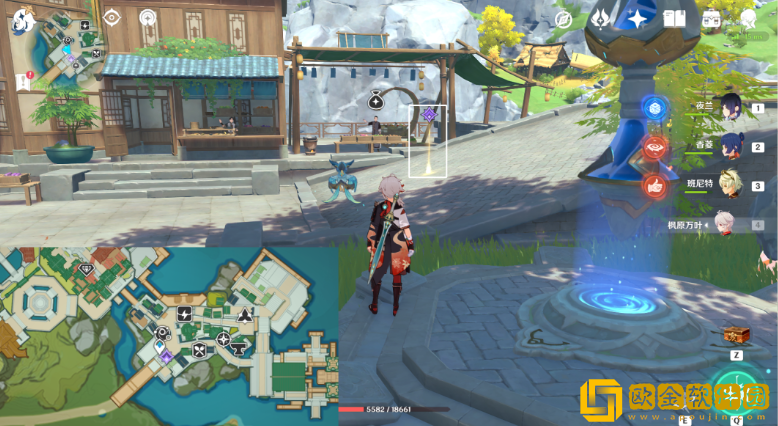Click the red eye icon beside 香菱
This screenshot has height=426, width=778.
655,147
